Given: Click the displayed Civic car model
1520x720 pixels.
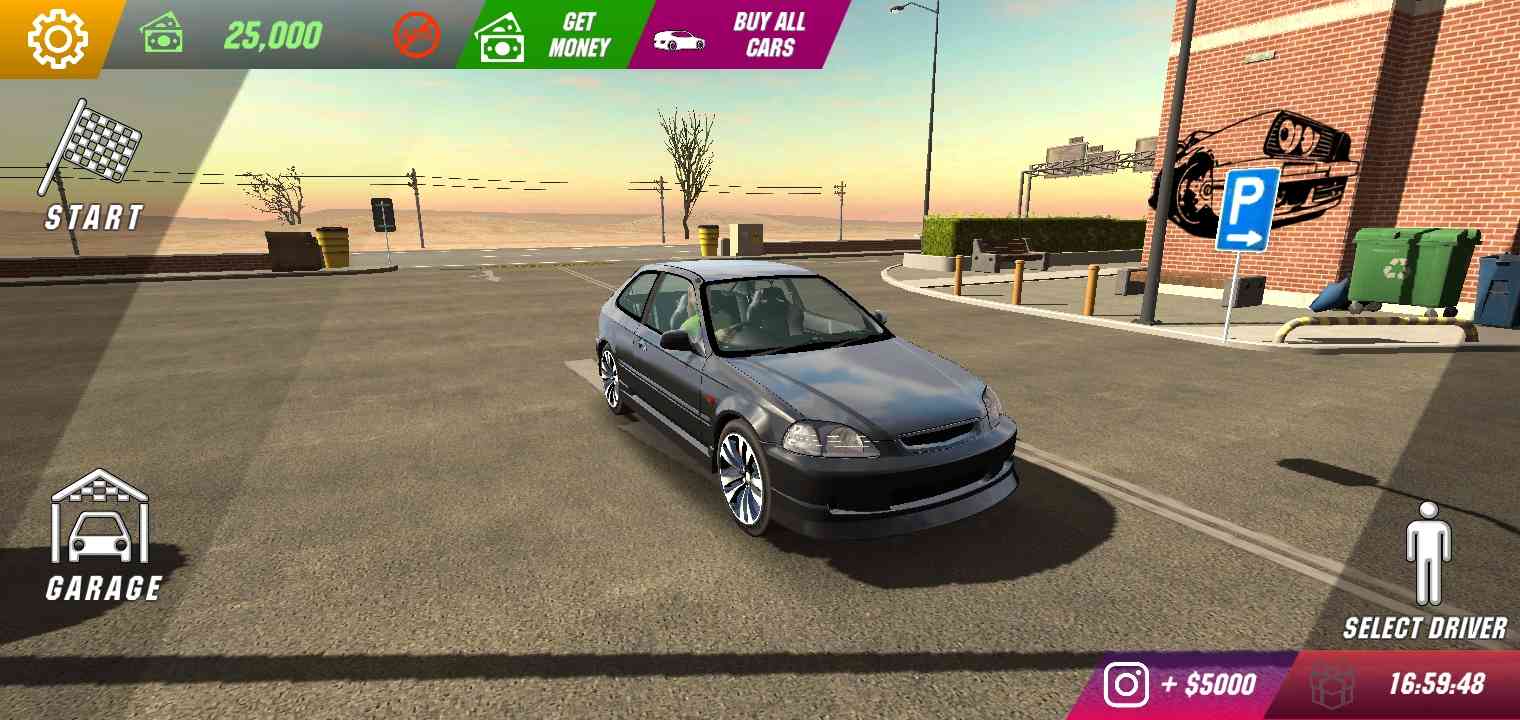Looking at the screenshot, I should pos(800,400).
